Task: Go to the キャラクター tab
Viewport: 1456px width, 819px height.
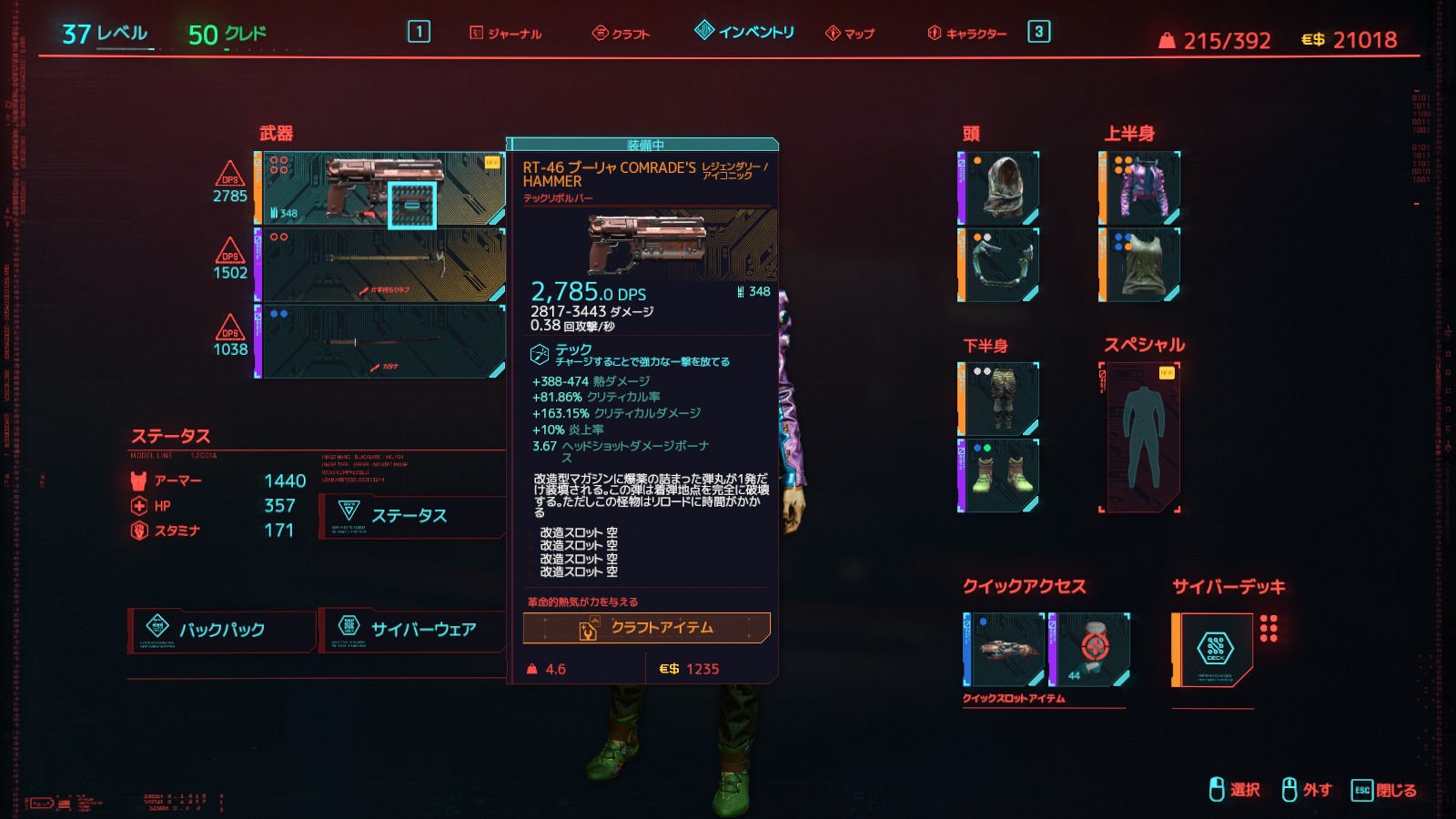Action: pos(967,34)
